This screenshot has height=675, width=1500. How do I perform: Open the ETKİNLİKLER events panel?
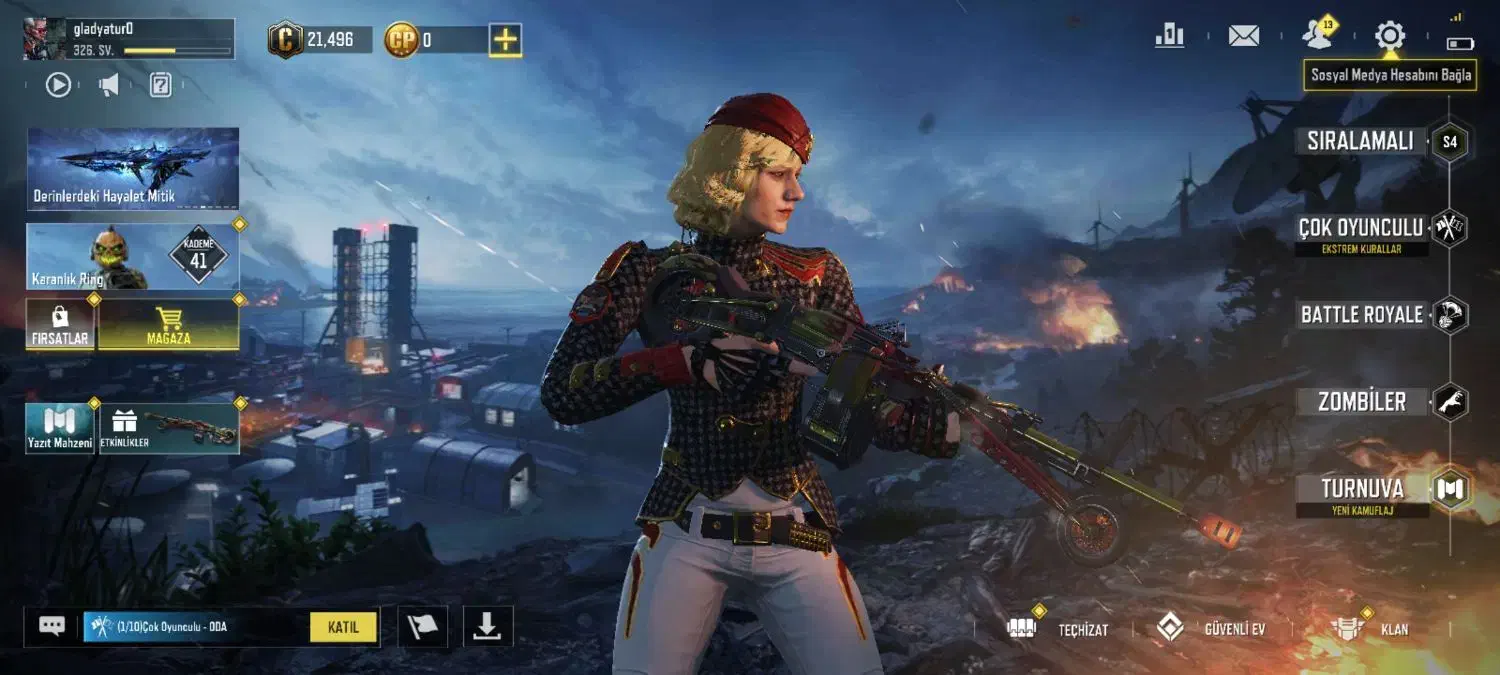point(168,429)
